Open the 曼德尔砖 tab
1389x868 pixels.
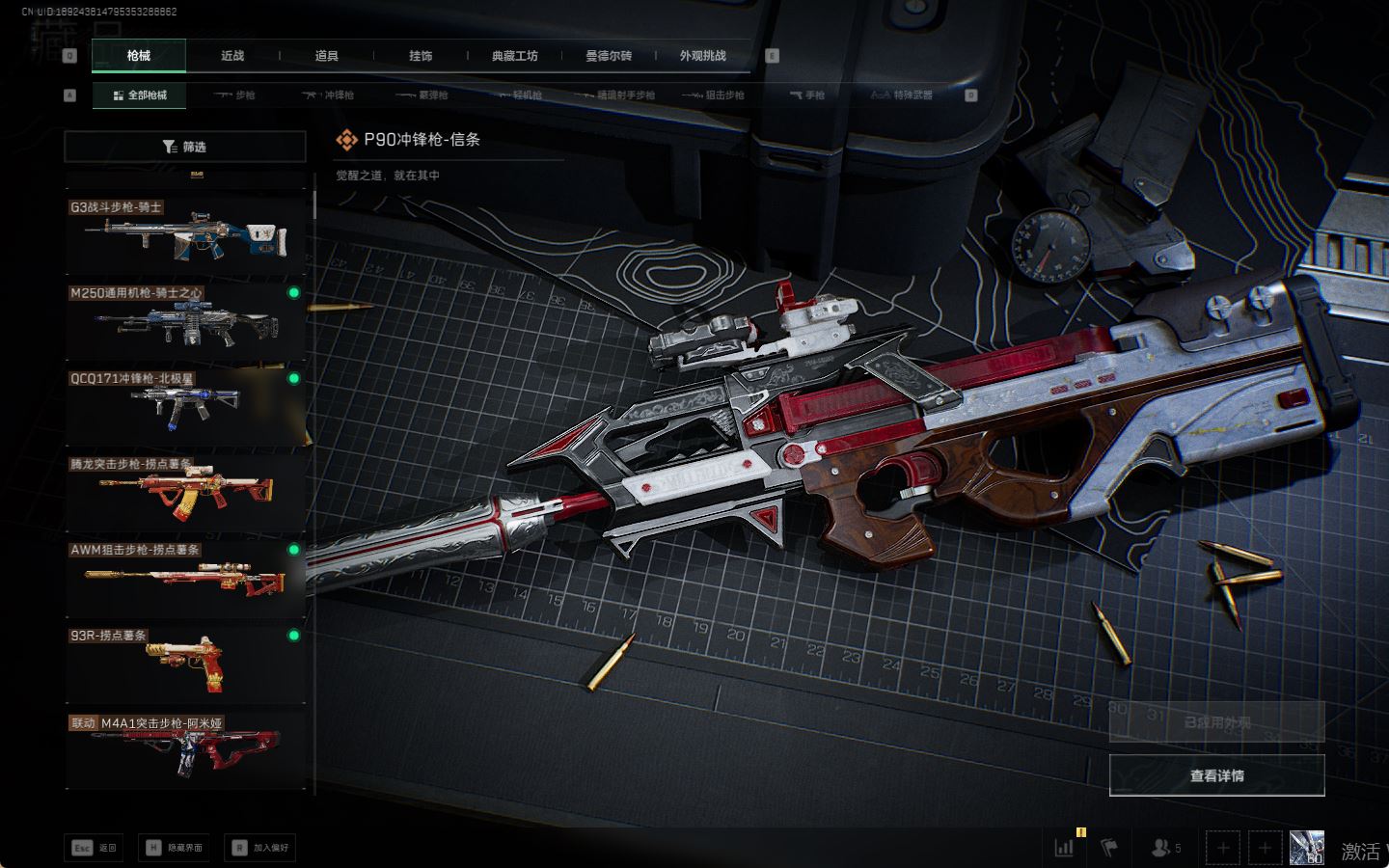tap(609, 56)
